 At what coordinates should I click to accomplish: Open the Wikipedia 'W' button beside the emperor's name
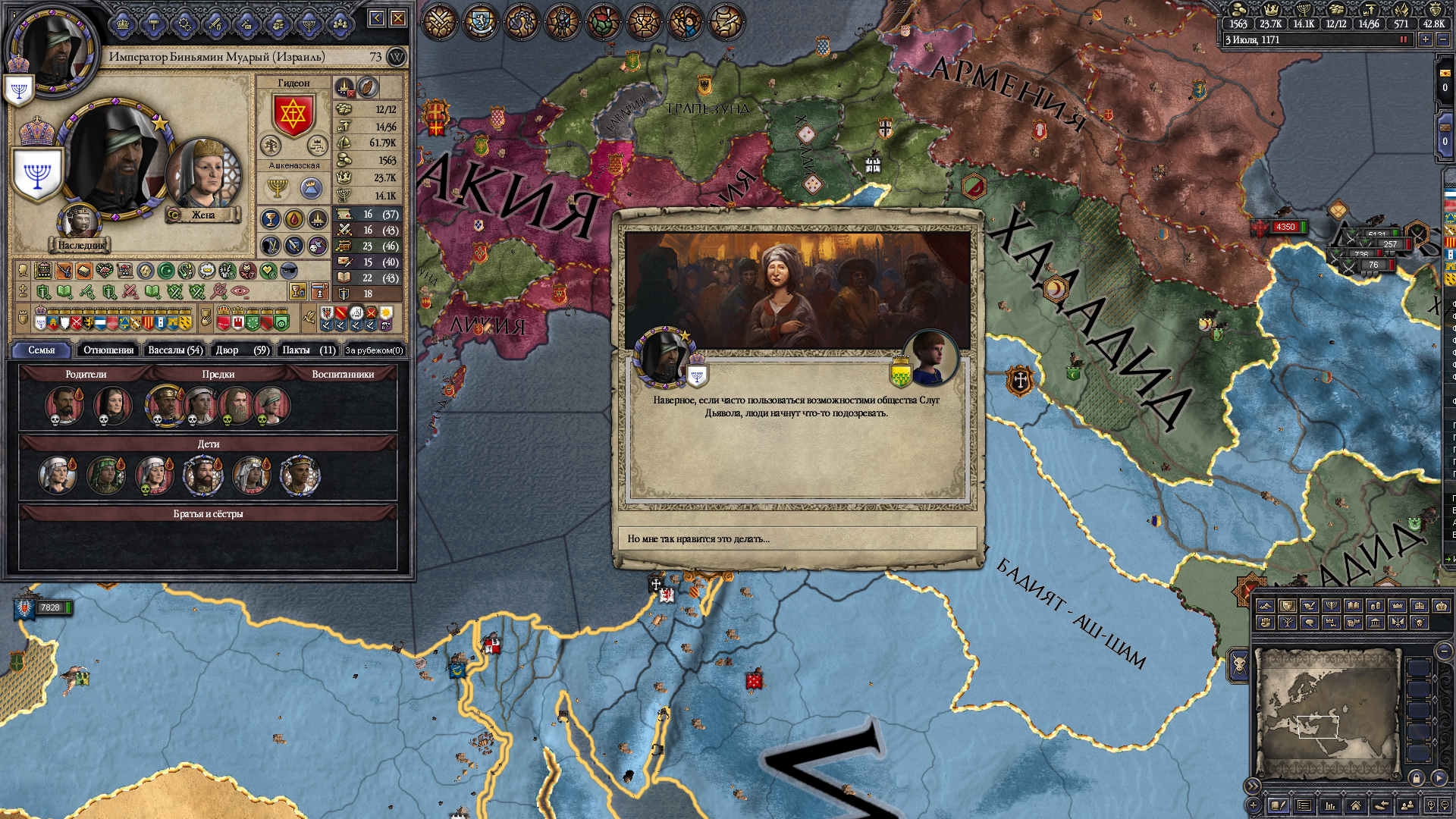point(396,57)
